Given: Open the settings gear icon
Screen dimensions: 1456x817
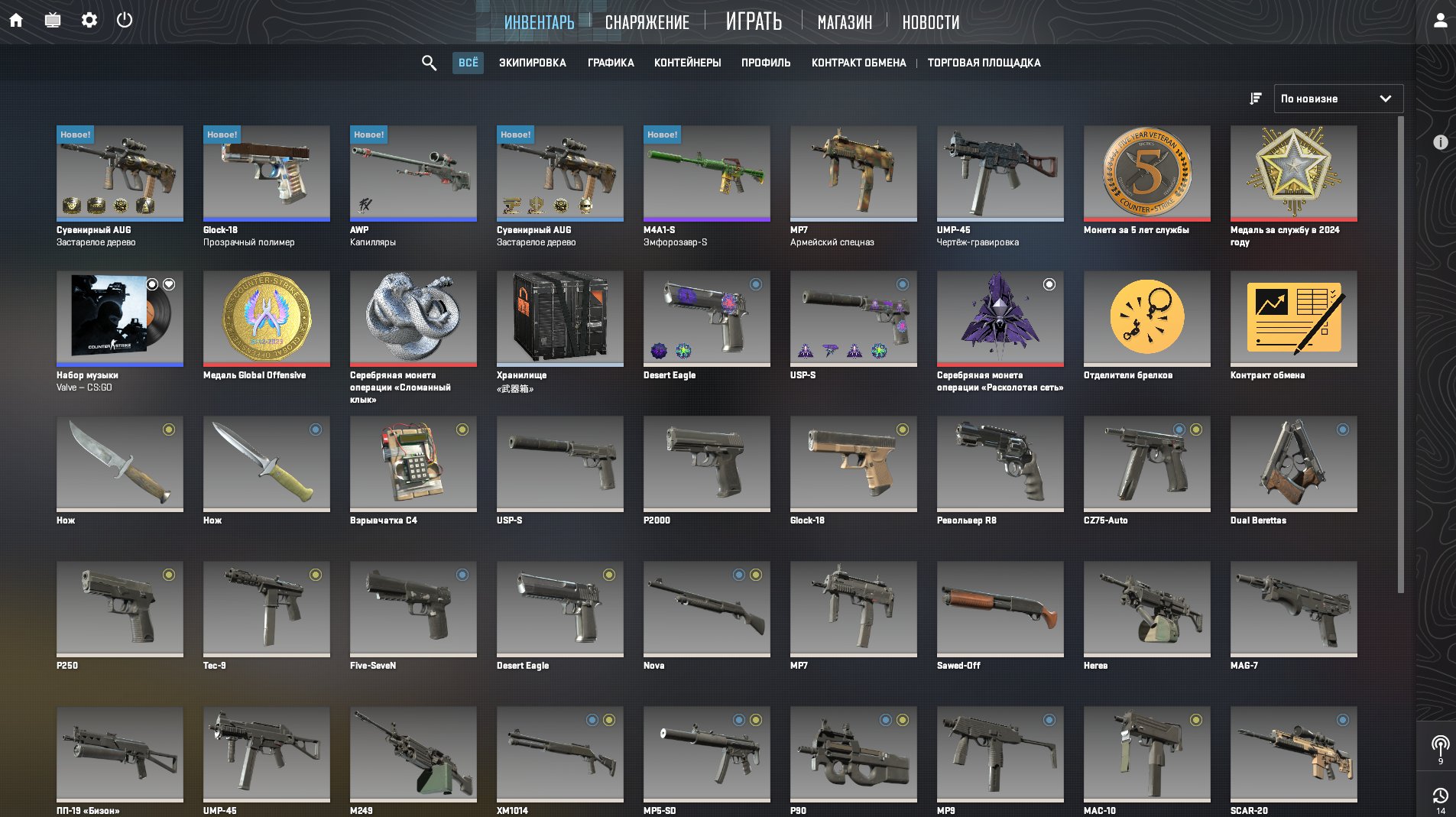Looking at the screenshot, I should [90, 21].
